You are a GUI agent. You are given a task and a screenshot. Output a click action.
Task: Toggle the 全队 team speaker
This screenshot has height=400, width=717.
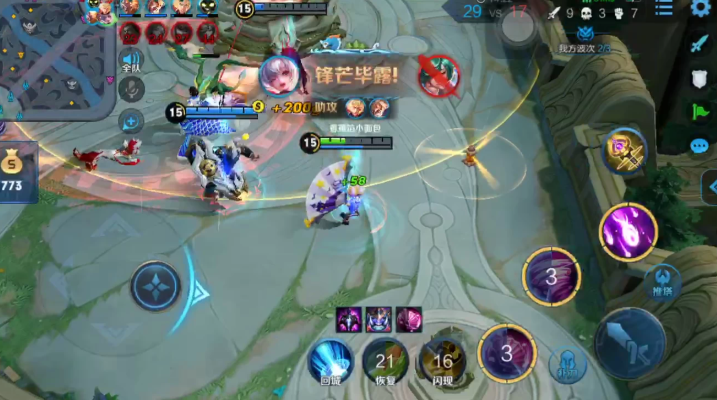coord(131,60)
